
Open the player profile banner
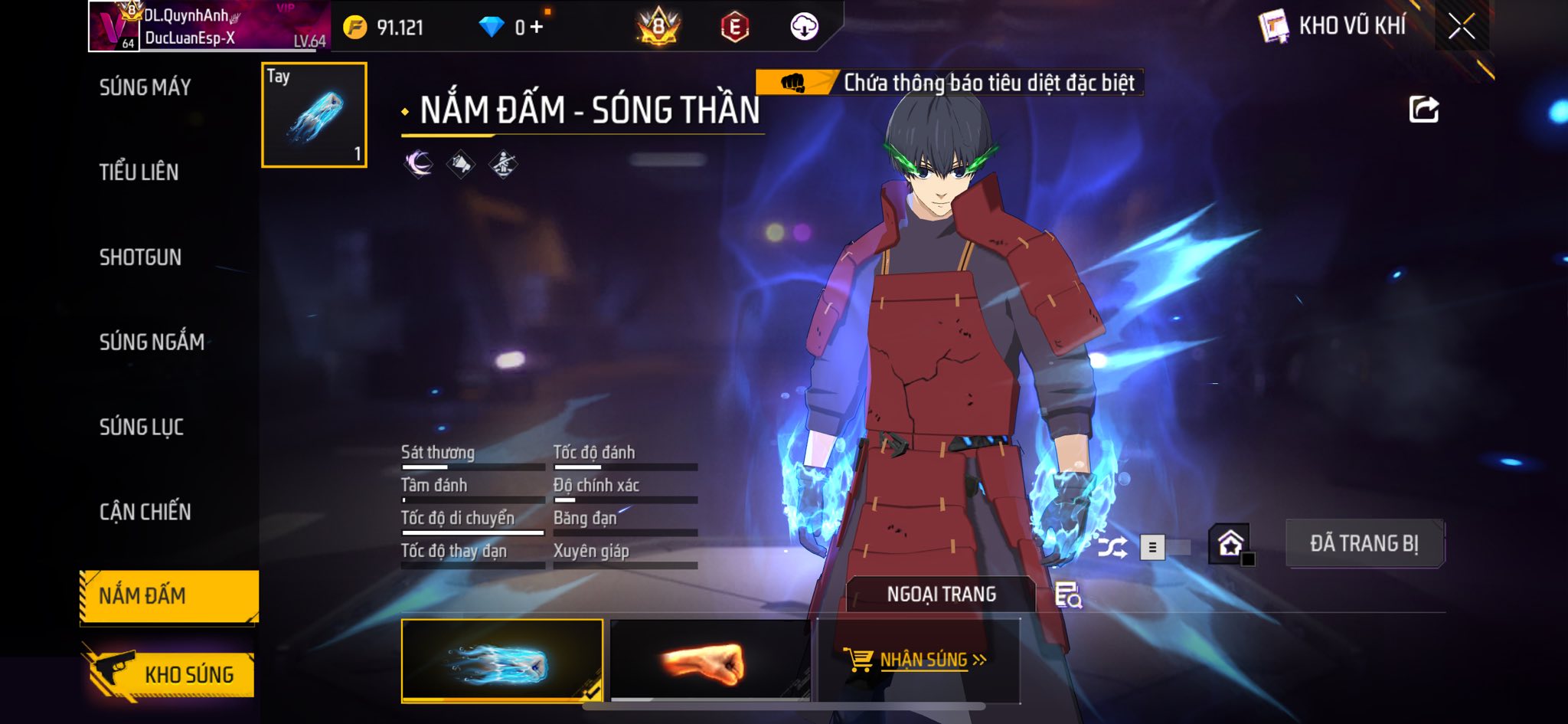click(209, 27)
